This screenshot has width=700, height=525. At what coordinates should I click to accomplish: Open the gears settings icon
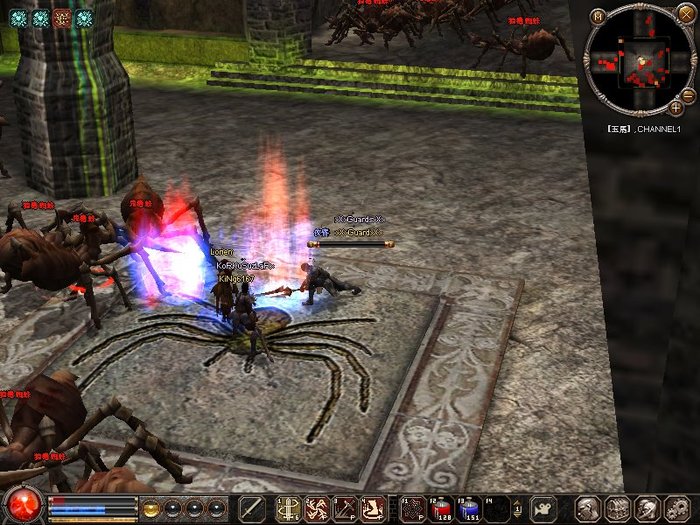[673, 508]
